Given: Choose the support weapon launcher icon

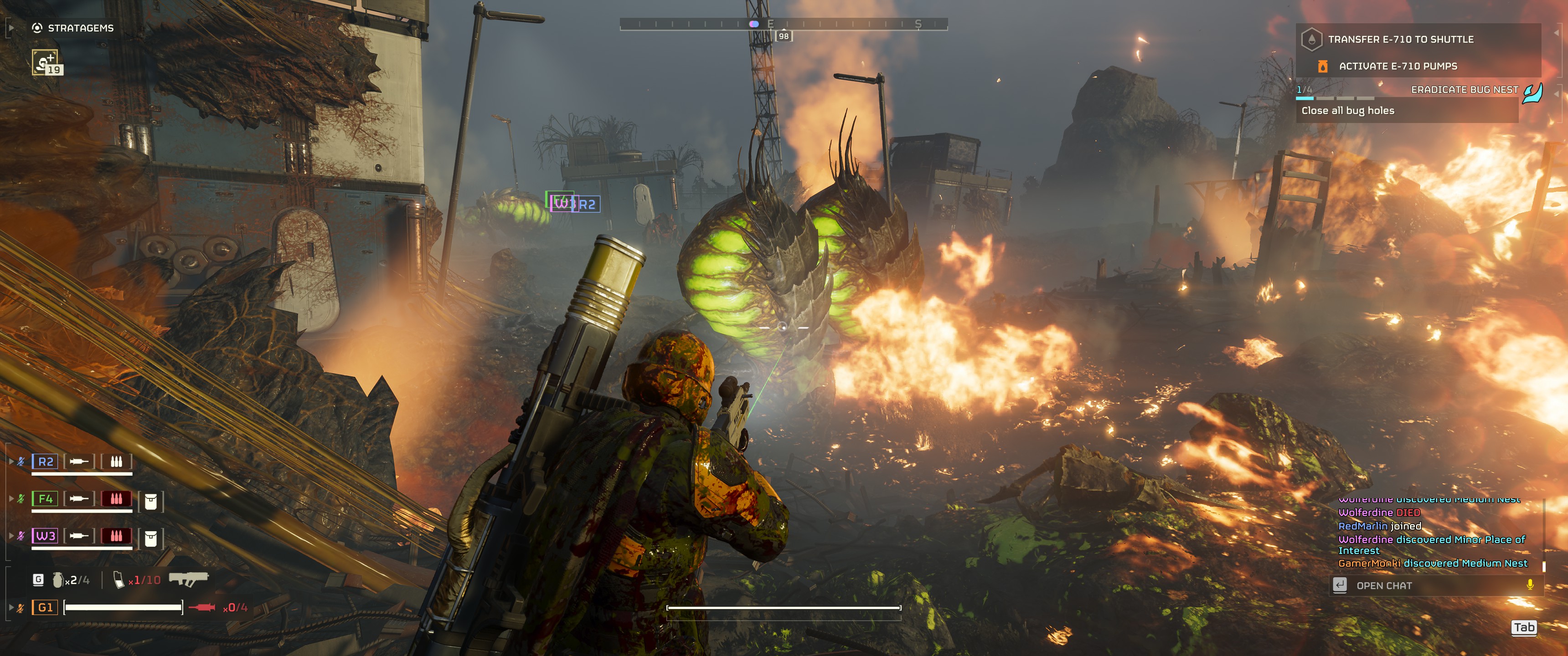Looking at the screenshot, I should point(189,579).
